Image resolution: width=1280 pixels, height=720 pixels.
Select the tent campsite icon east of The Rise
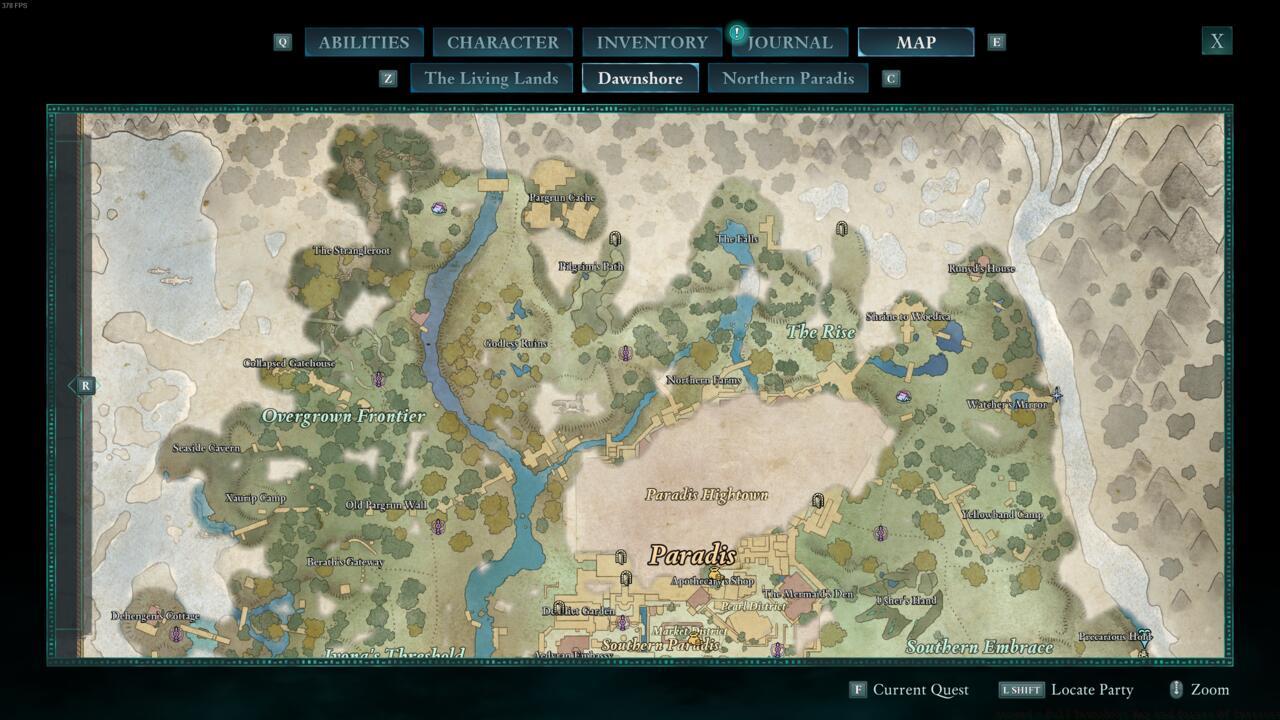903,396
